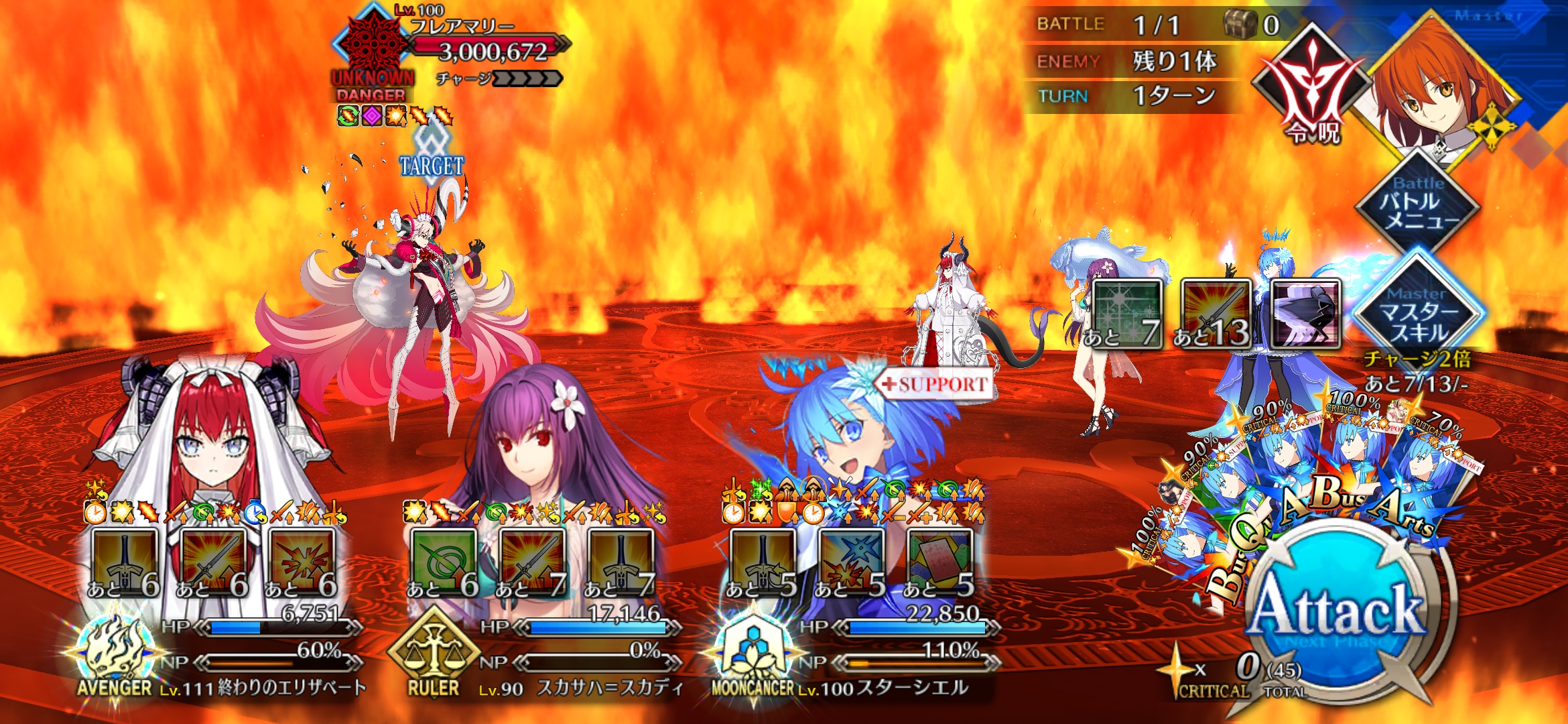Choose the Master's sword attack-up skill

(1216, 314)
